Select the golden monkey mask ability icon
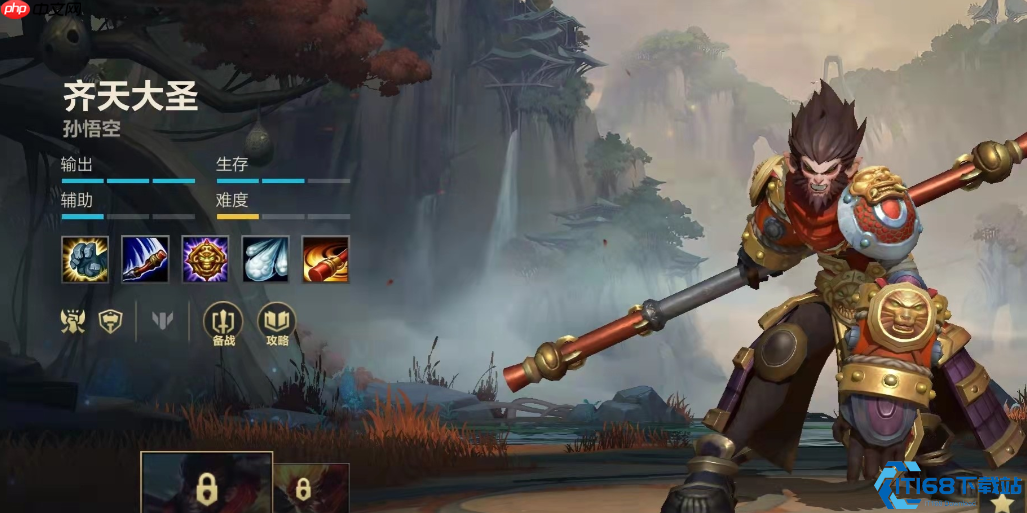Image resolution: width=1027 pixels, height=513 pixels. (x=205, y=260)
